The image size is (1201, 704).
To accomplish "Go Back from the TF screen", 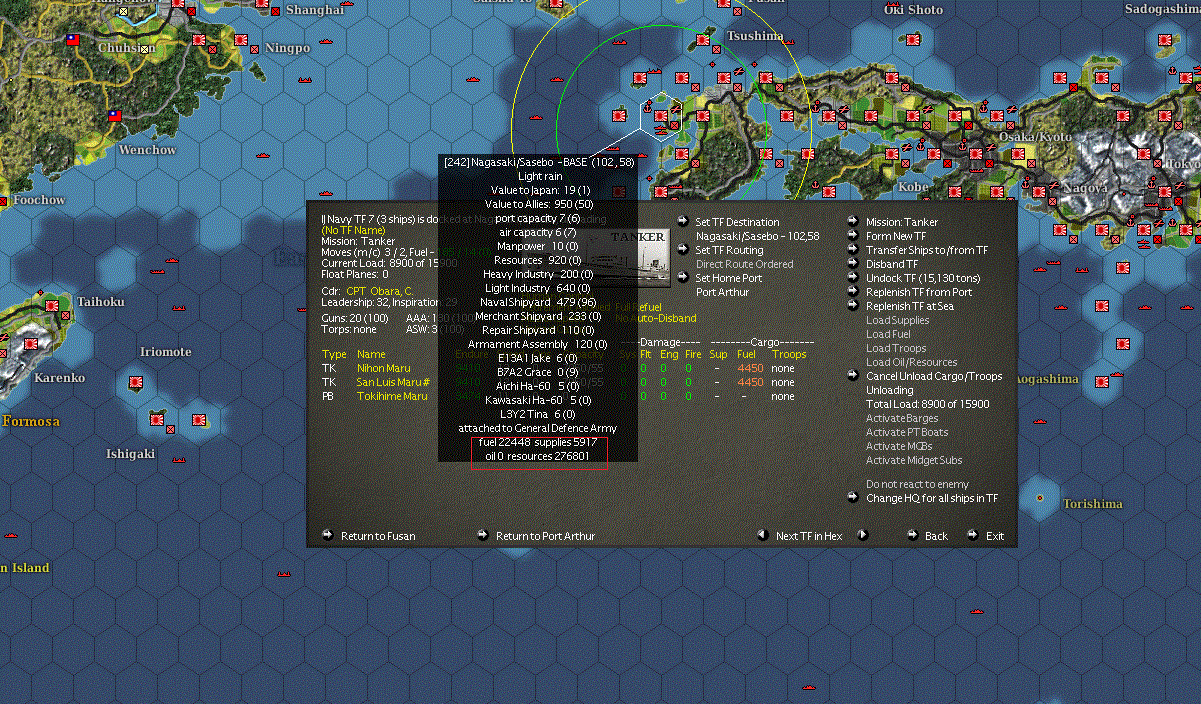I will click(x=936, y=536).
